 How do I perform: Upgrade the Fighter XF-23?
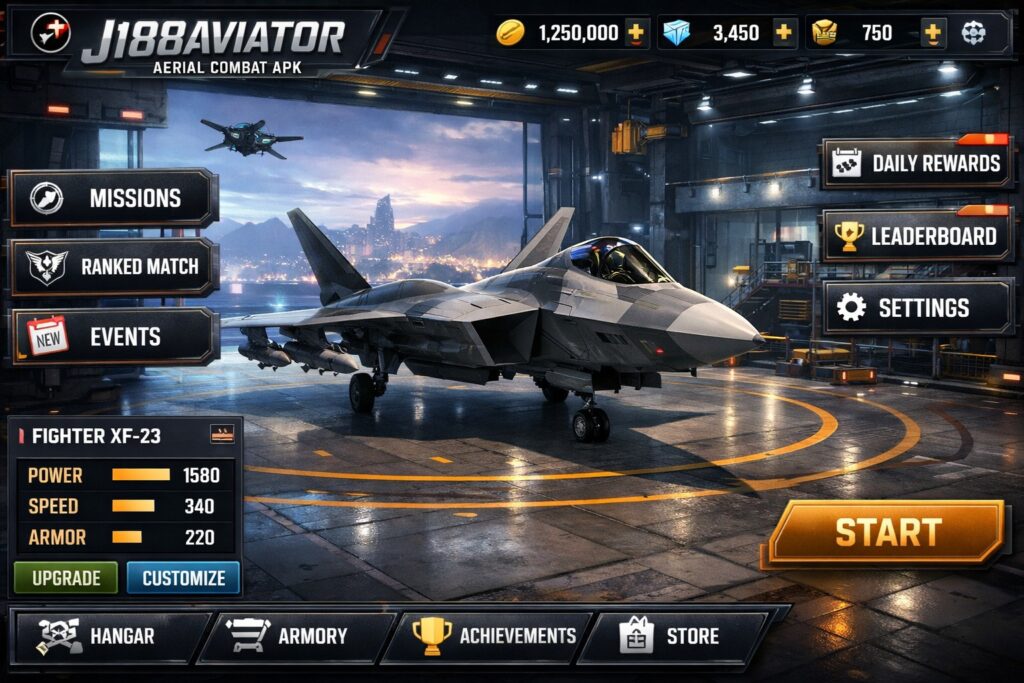(x=66, y=578)
